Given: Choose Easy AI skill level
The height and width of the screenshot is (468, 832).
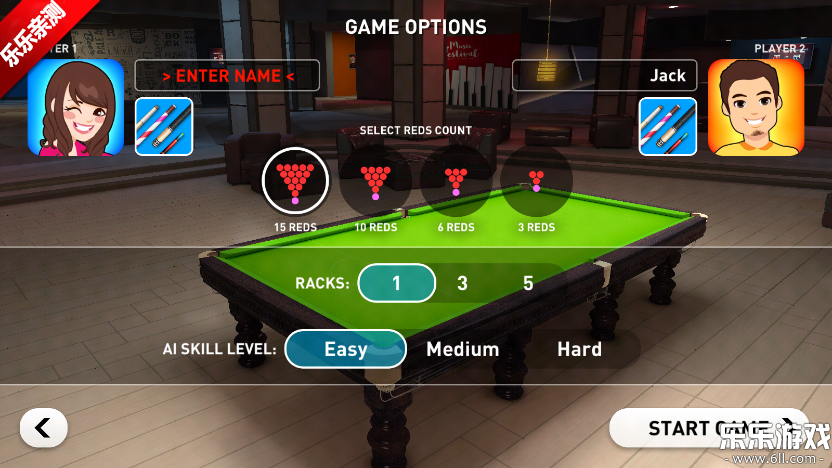Looking at the screenshot, I should tap(345, 349).
